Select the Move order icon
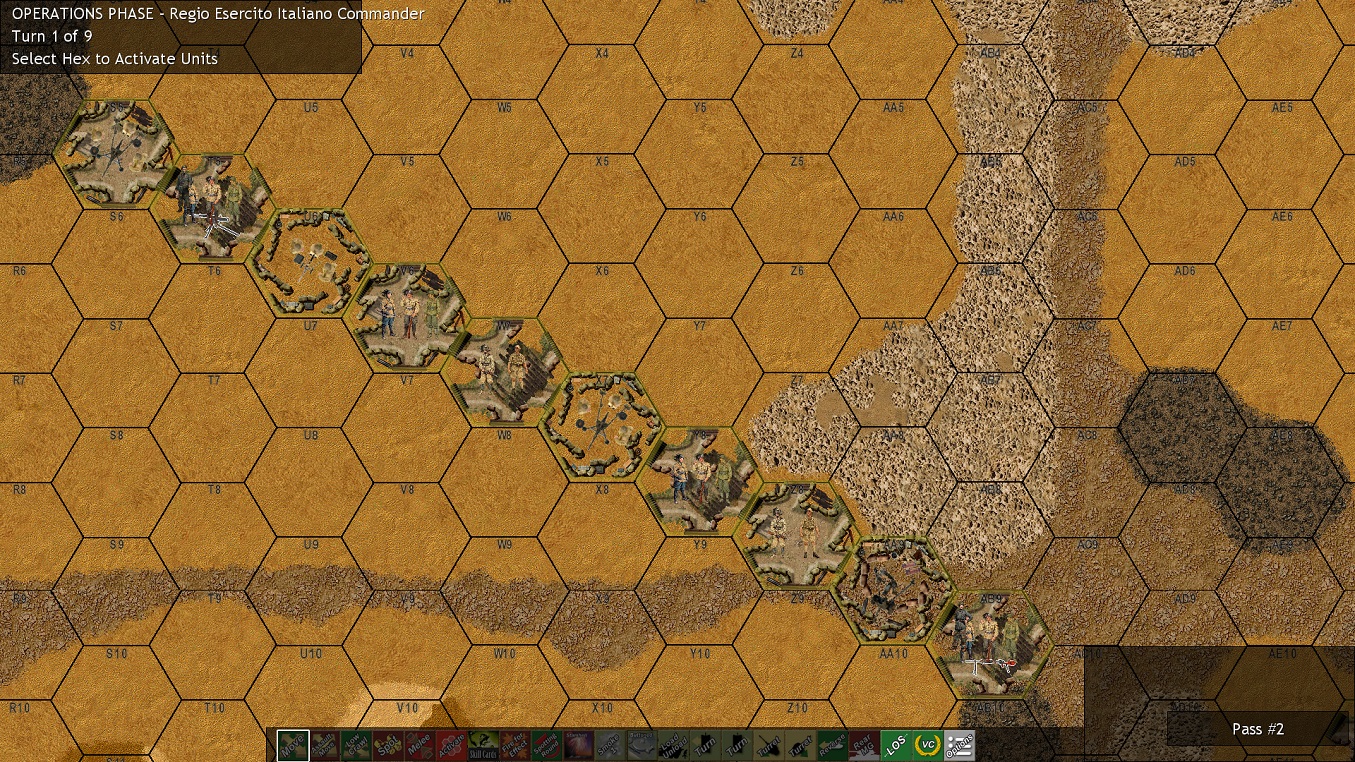 (293, 744)
